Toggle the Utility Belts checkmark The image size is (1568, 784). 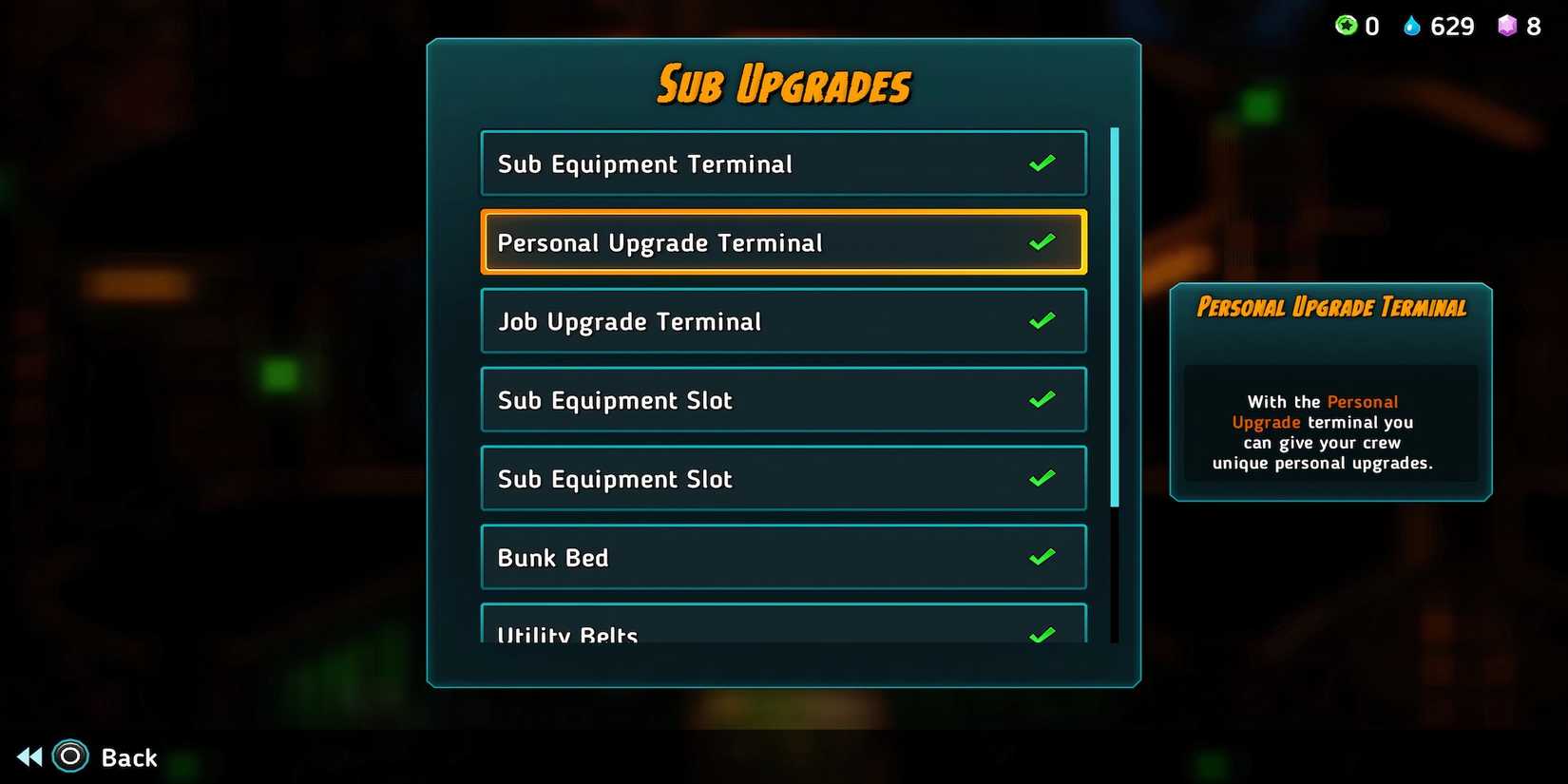point(1042,632)
